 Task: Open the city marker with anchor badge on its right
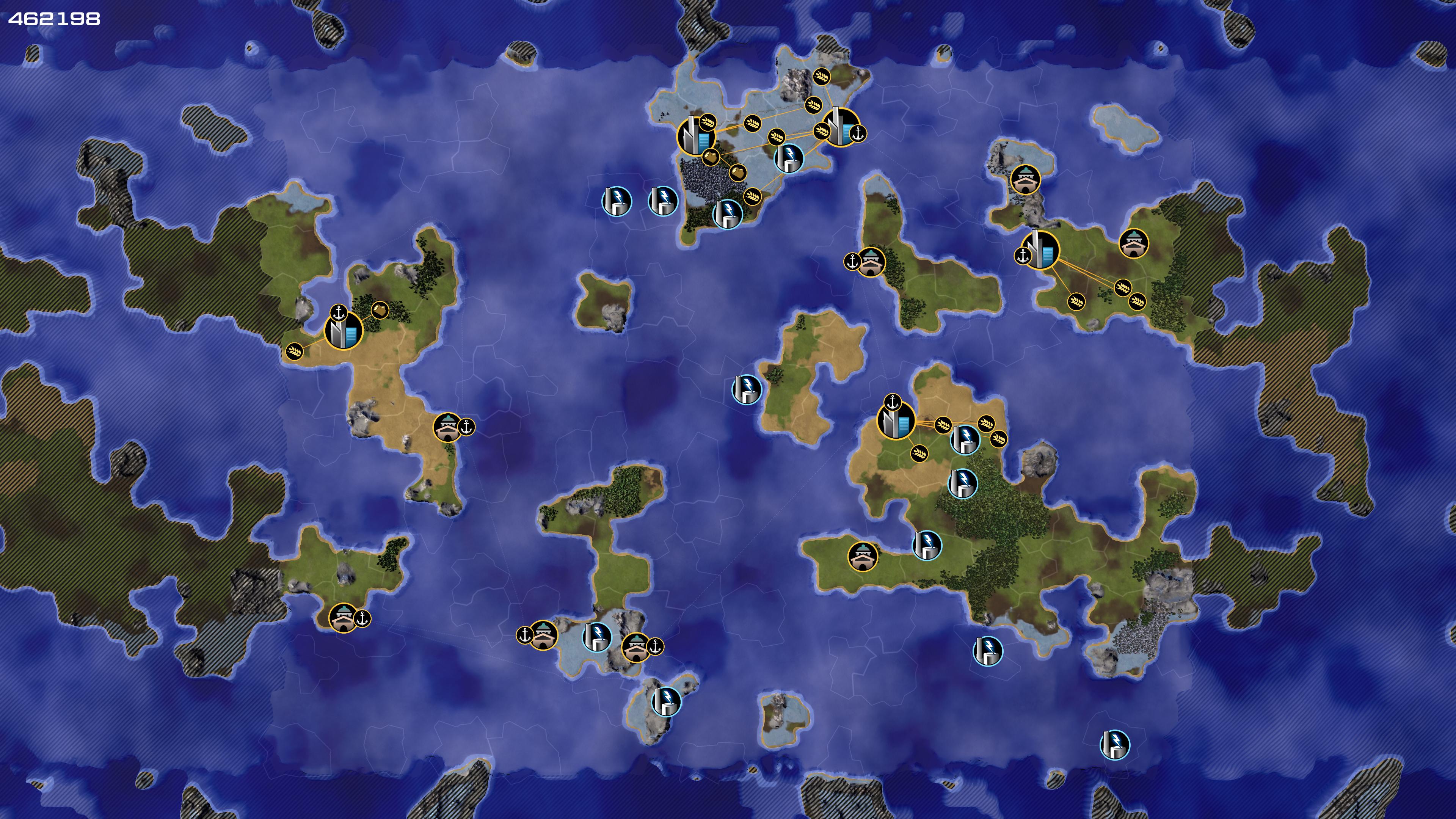[x=840, y=128]
